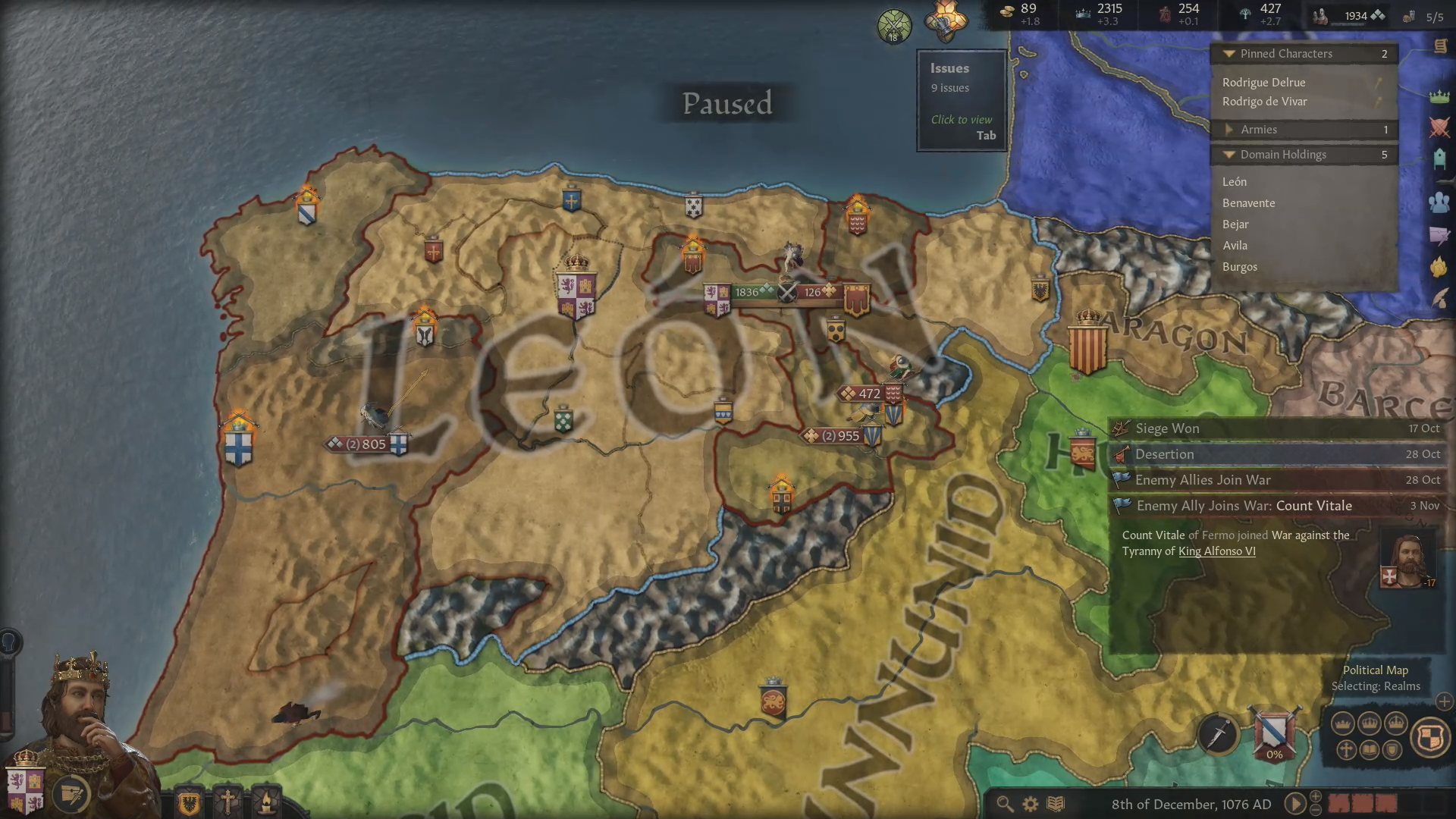This screenshot has height=819, width=1456.
Task: Switch to the faith map mode cross icon
Action: 1346,750
